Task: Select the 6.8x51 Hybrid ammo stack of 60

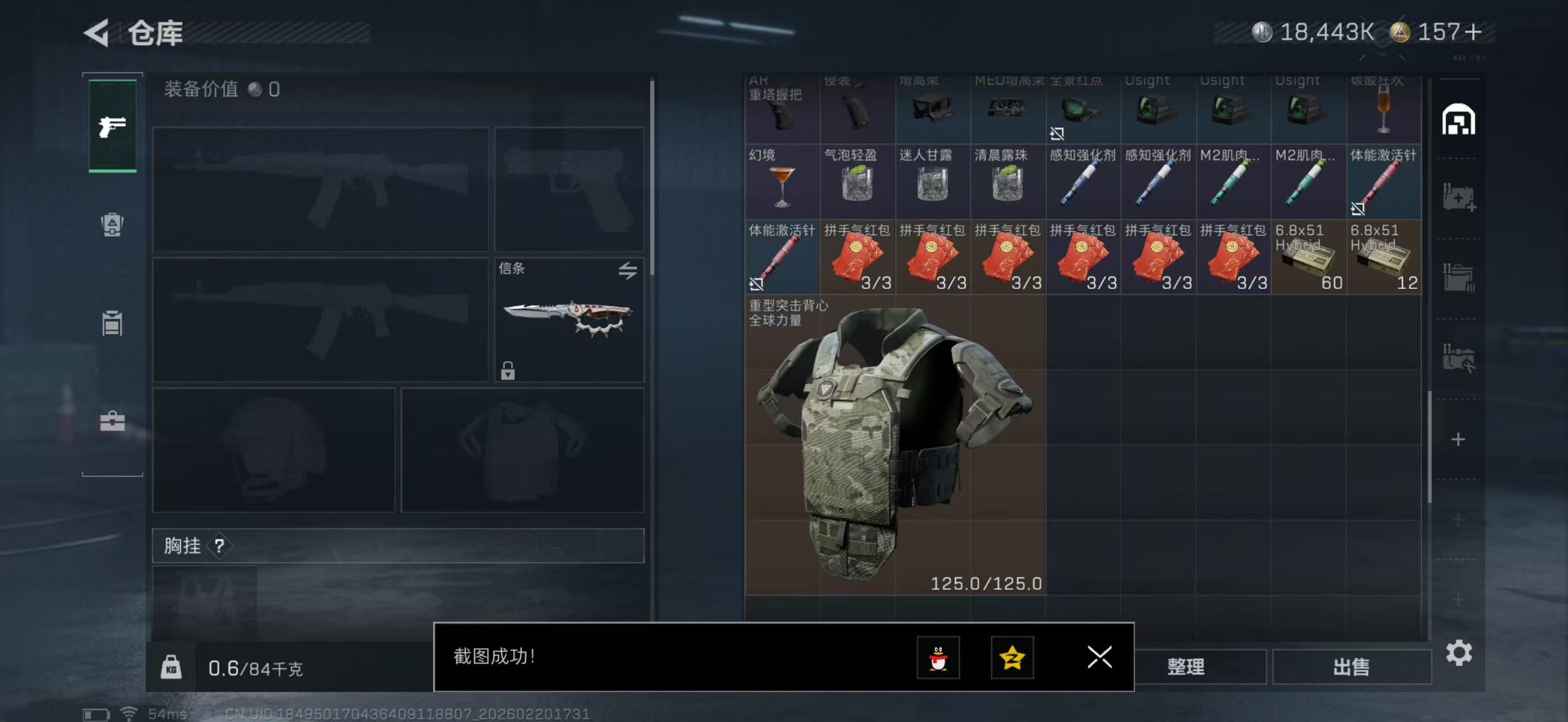Action: (x=1308, y=257)
